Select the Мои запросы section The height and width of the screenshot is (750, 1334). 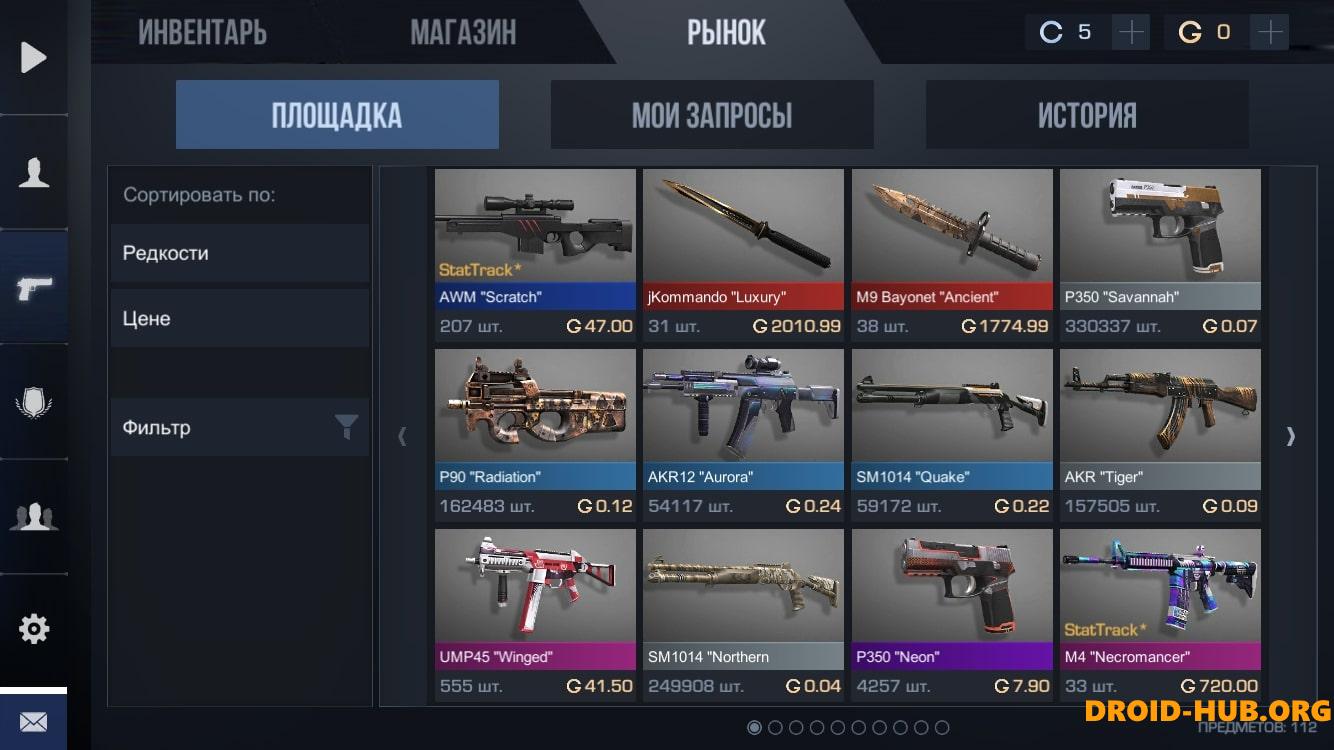(x=711, y=115)
